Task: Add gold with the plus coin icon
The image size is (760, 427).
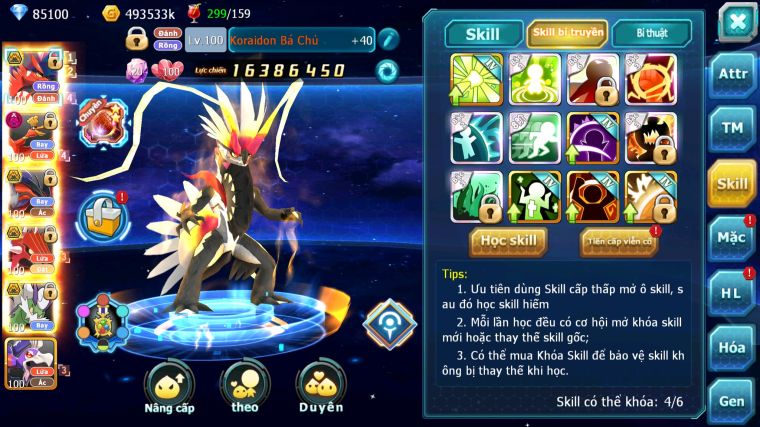Action: [111, 14]
